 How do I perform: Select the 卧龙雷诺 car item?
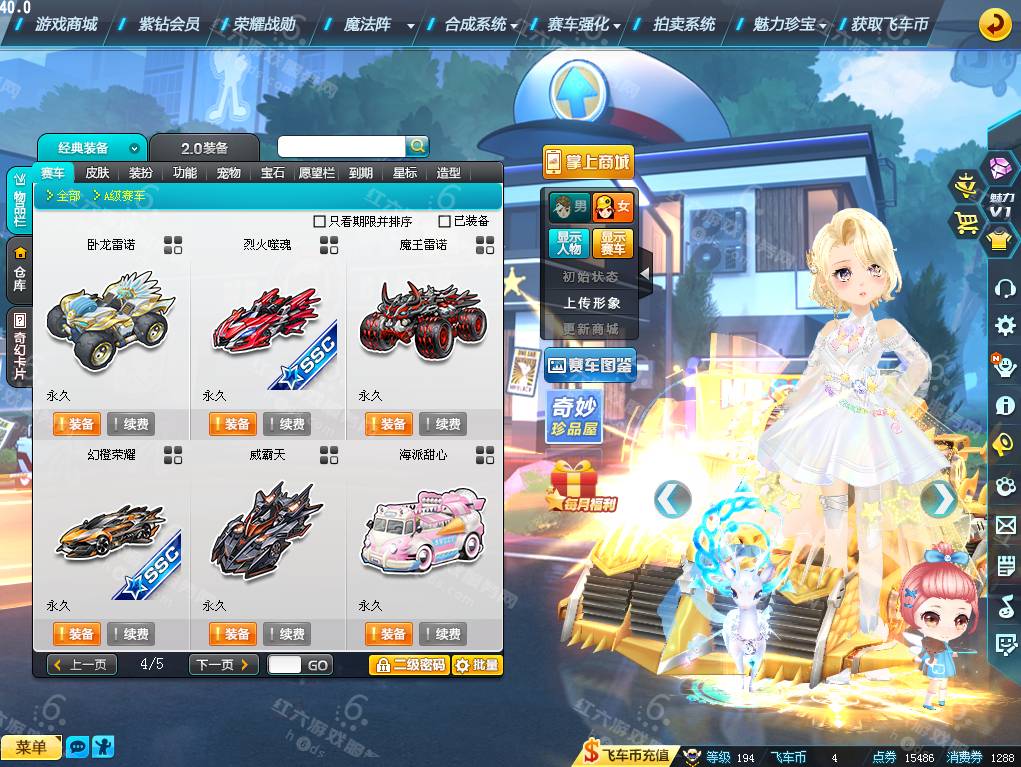pyautogui.click(x=110, y=316)
